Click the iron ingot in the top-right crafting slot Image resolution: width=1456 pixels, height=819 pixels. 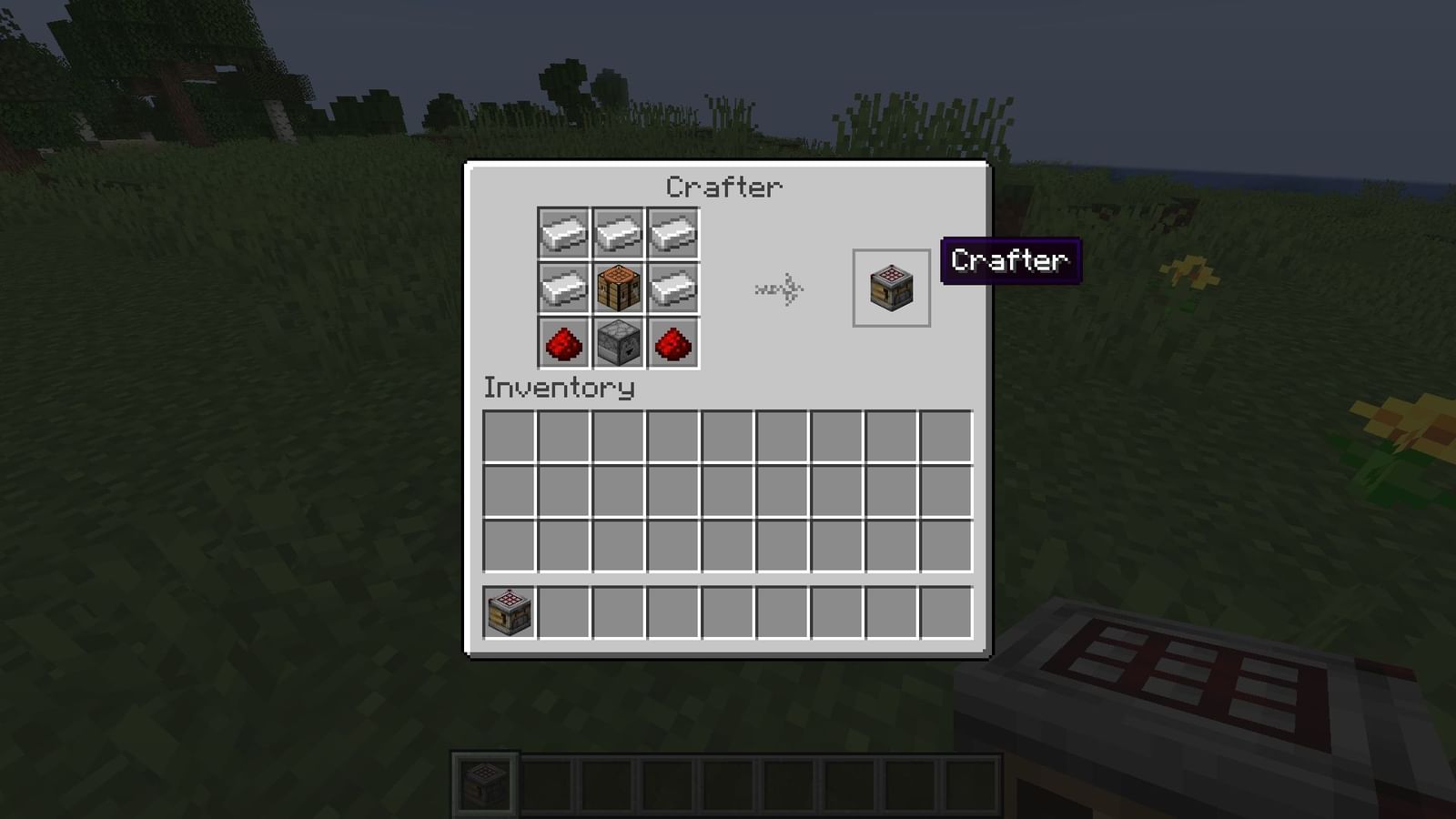pyautogui.click(x=673, y=235)
